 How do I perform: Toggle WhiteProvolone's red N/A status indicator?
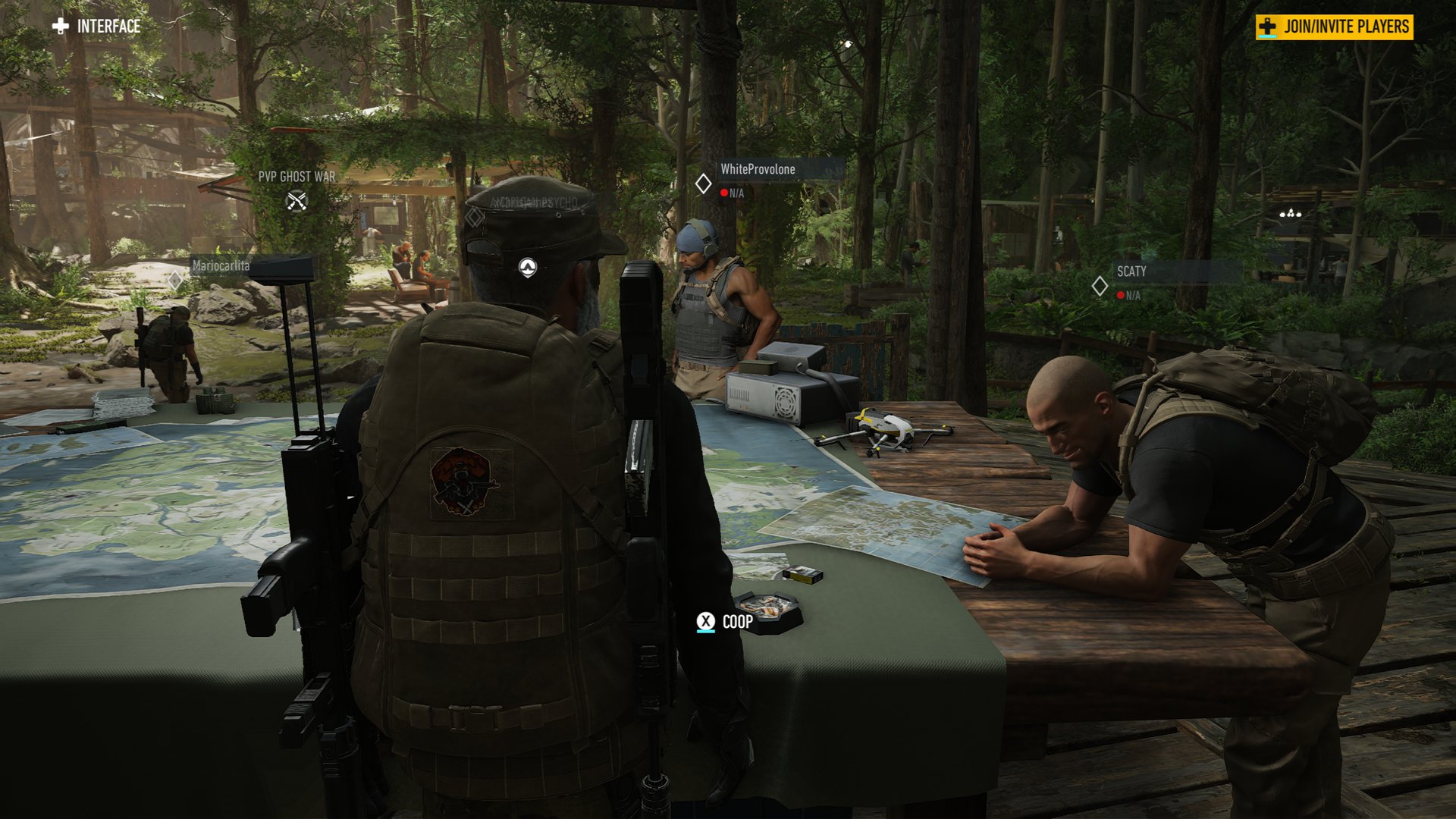[x=724, y=193]
